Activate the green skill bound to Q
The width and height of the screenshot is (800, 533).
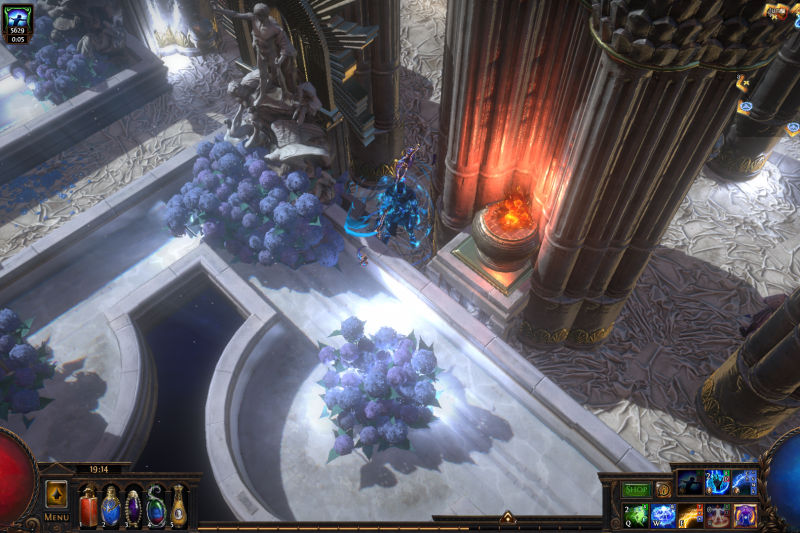click(637, 516)
